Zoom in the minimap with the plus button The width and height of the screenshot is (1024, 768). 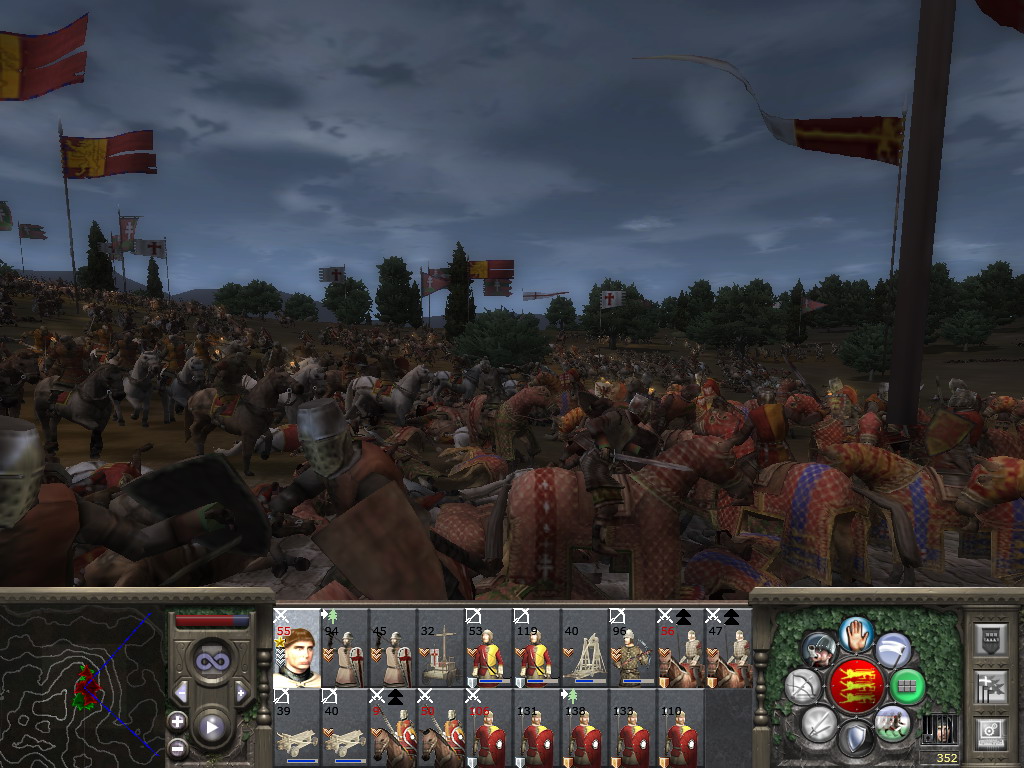tap(177, 721)
